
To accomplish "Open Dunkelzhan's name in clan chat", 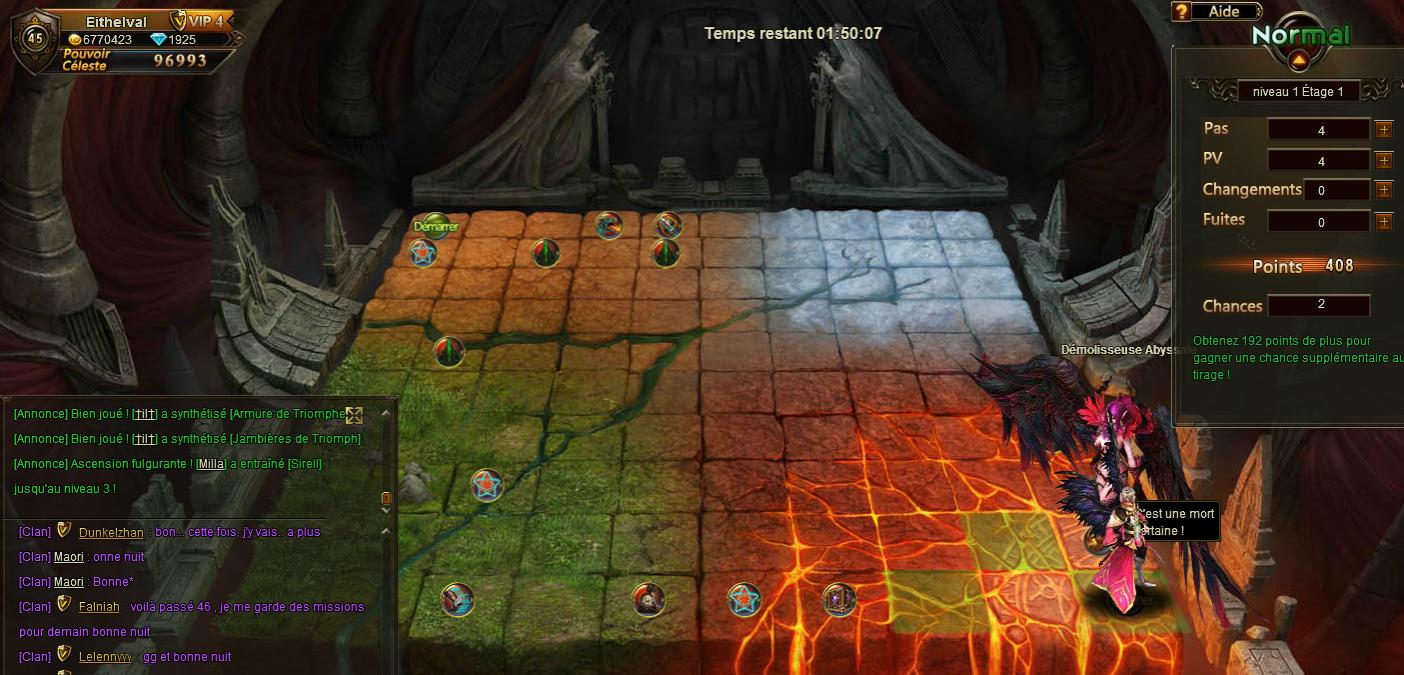I will tap(111, 532).
